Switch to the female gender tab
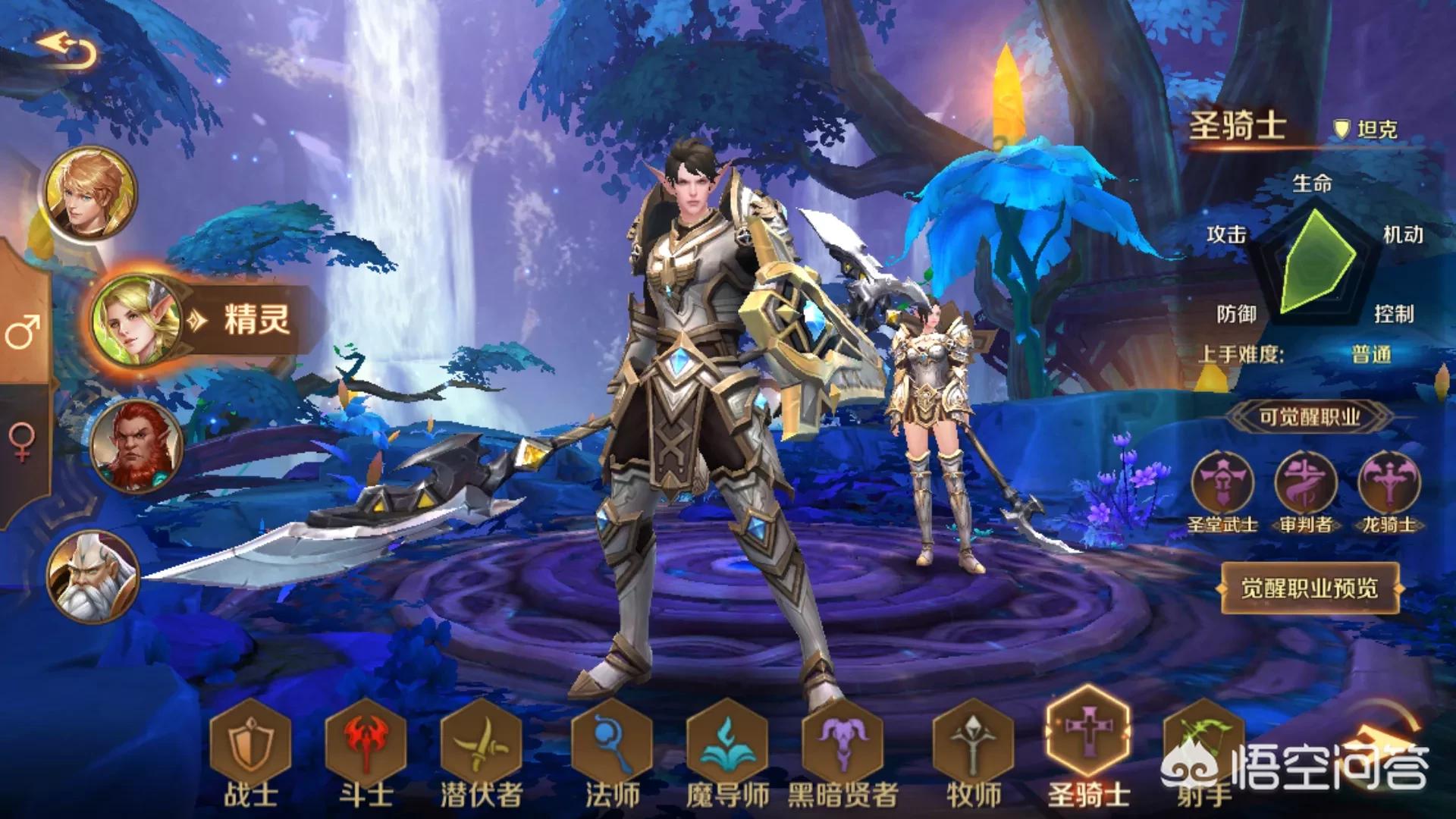 click(23, 441)
